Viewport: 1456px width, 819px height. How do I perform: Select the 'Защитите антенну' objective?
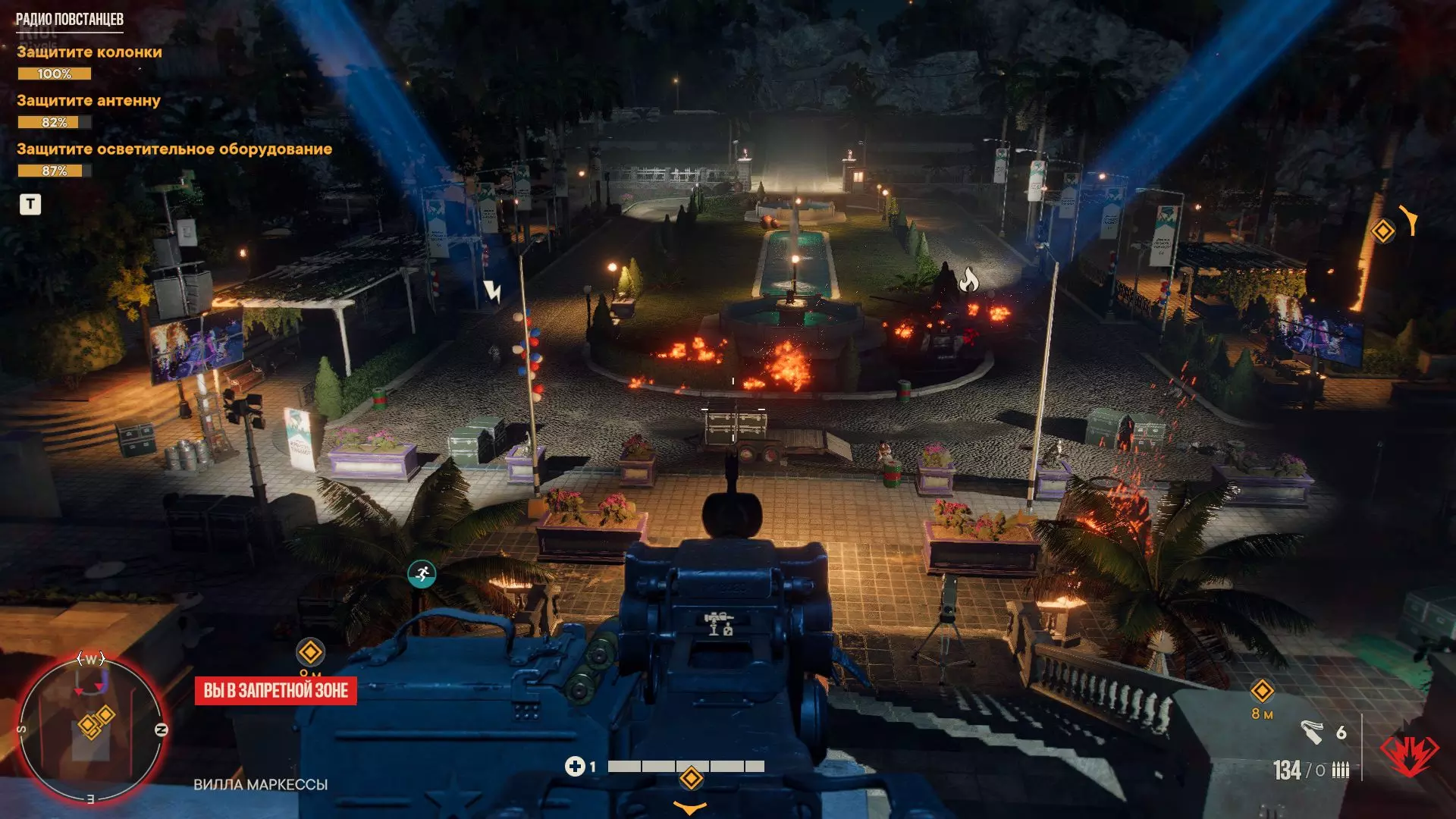pyautogui.click(x=89, y=101)
